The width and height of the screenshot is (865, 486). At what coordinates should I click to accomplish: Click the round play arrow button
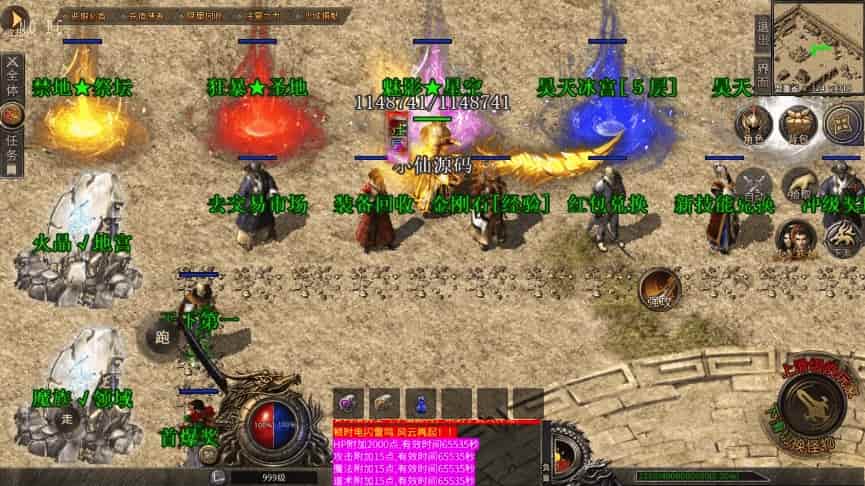(x=15, y=19)
